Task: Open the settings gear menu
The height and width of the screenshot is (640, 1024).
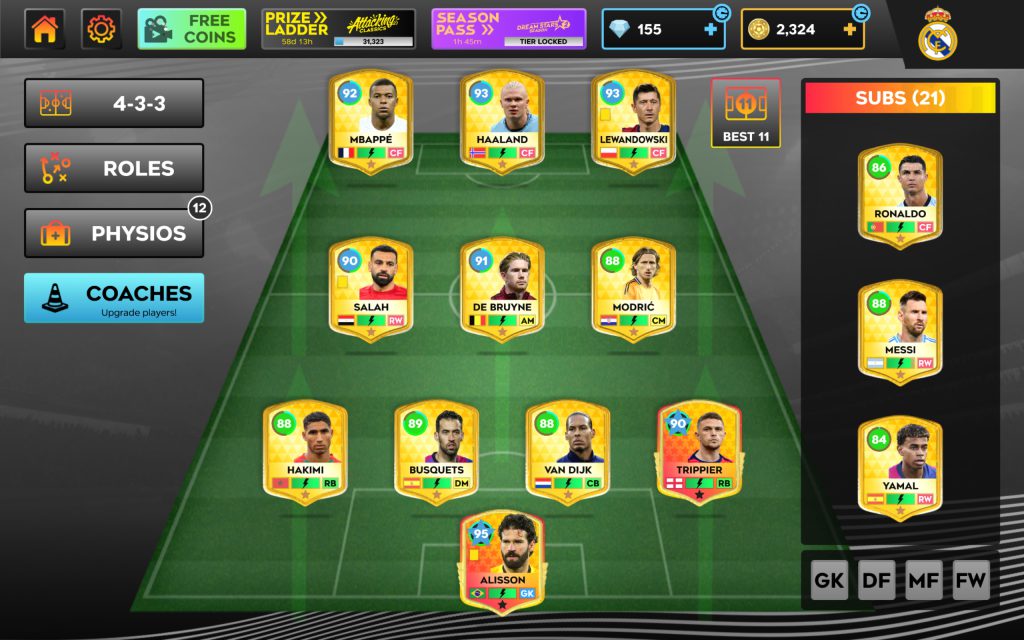Action: click(101, 30)
